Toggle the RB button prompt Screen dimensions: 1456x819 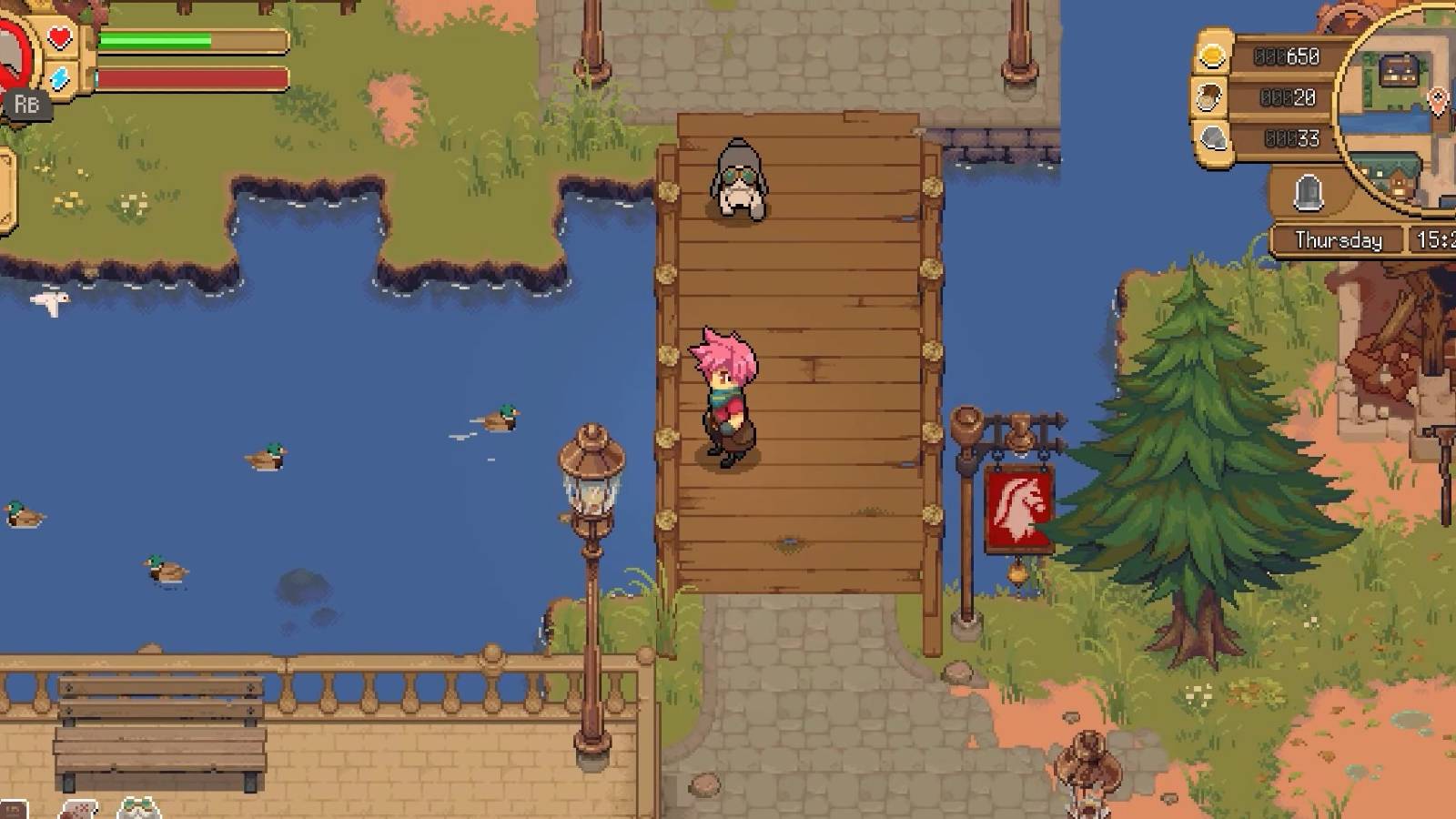27,104
